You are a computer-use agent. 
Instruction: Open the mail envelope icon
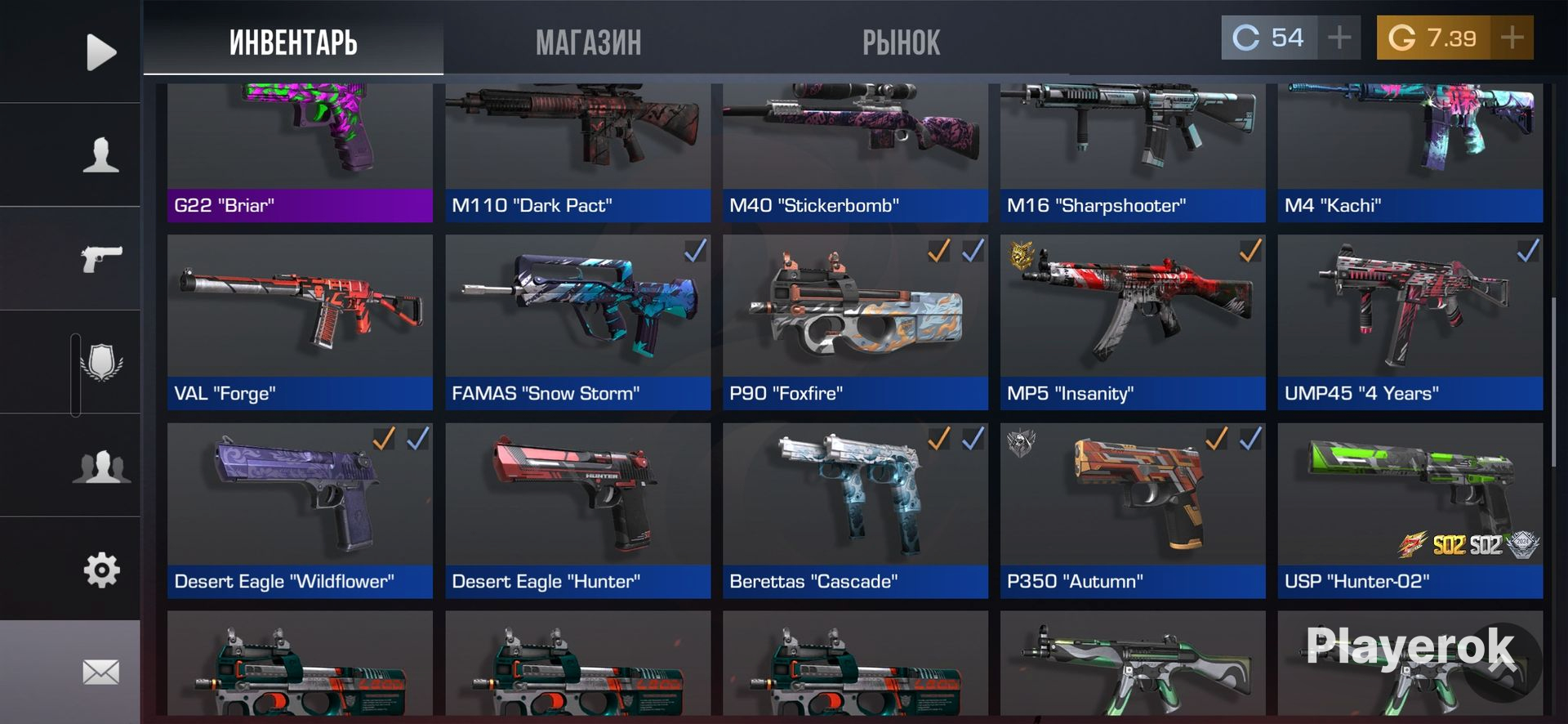[x=101, y=673]
